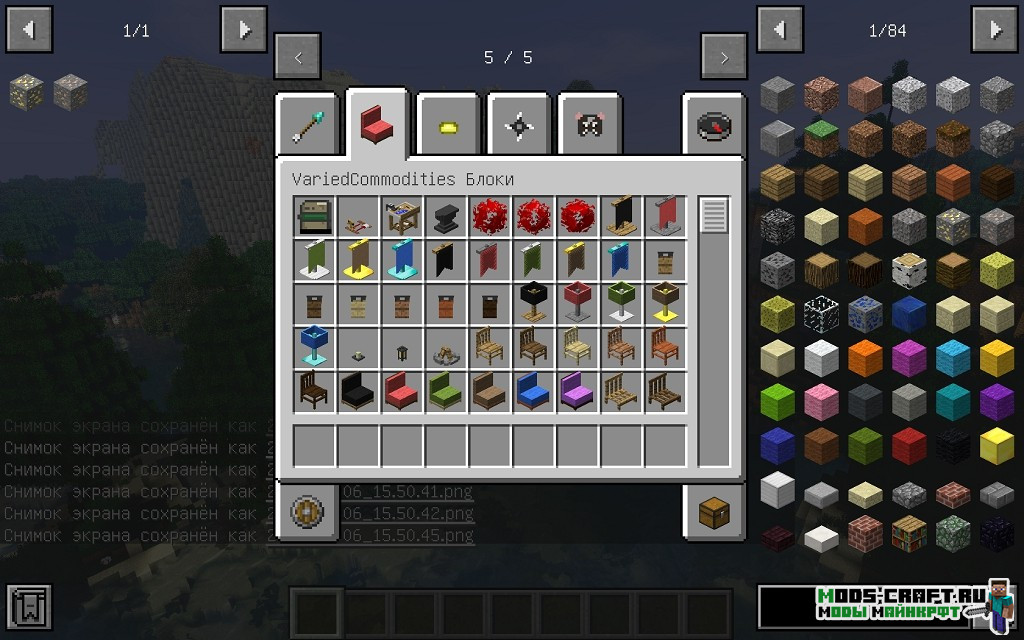Grab the blue couch item
Screen dimensions: 1024x640
click(x=534, y=391)
